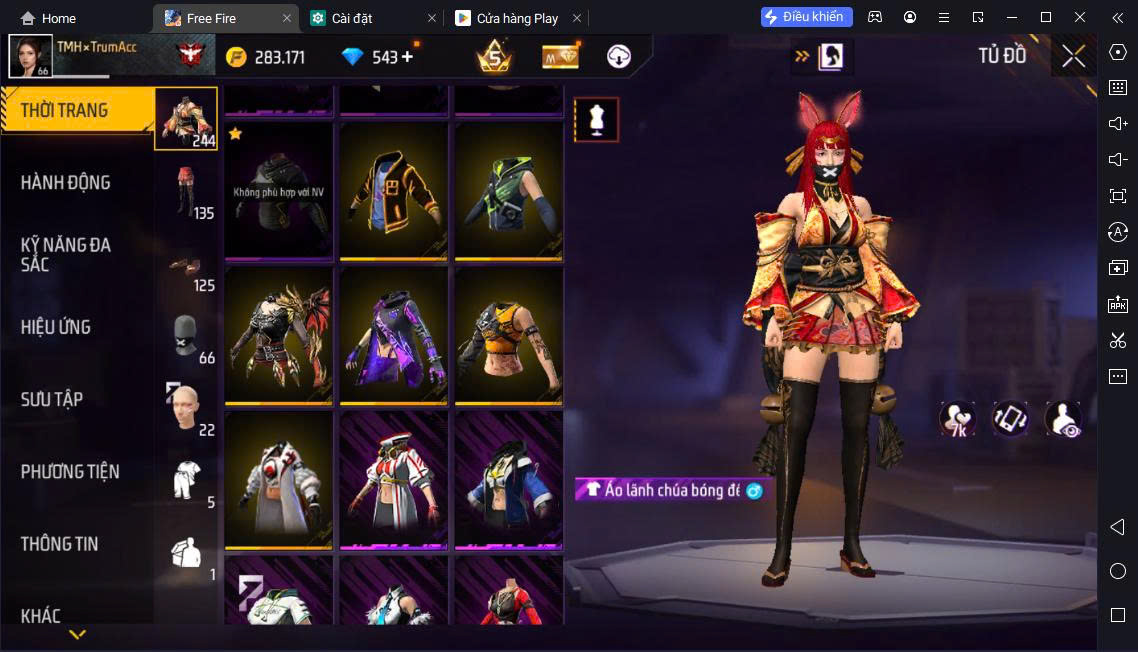Select Kỹ Năng Đa Sắc tab
Screen dimensions: 1138x652
coord(66,254)
